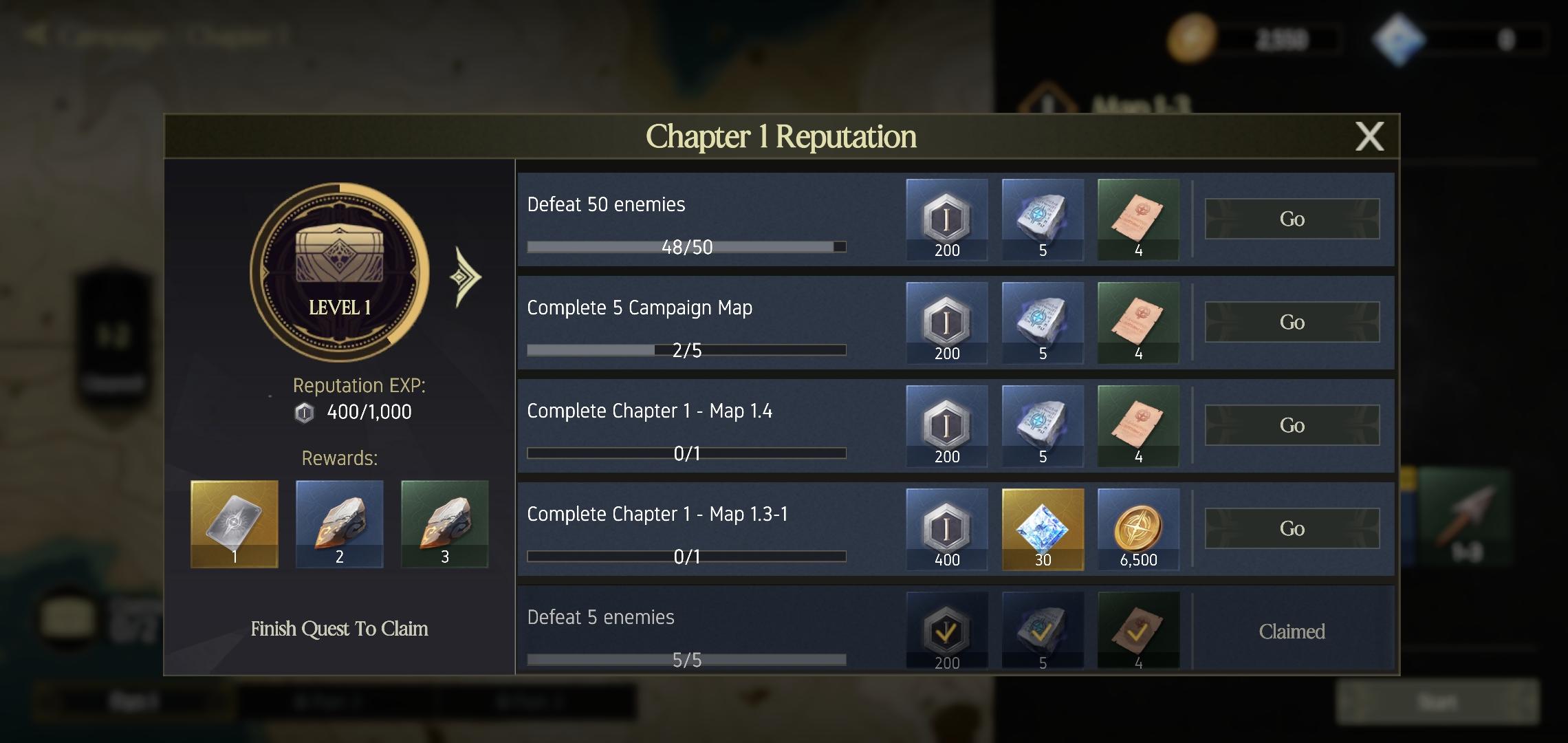Select the rune stone reward for Defeat 50 enemies

(x=1041, y=219)
